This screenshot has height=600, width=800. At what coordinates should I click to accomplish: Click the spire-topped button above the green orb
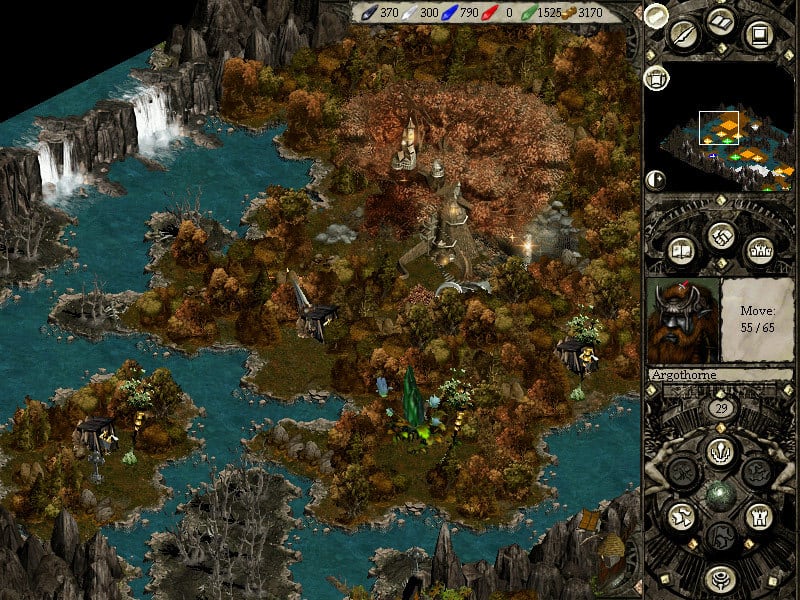pos(720,452)
